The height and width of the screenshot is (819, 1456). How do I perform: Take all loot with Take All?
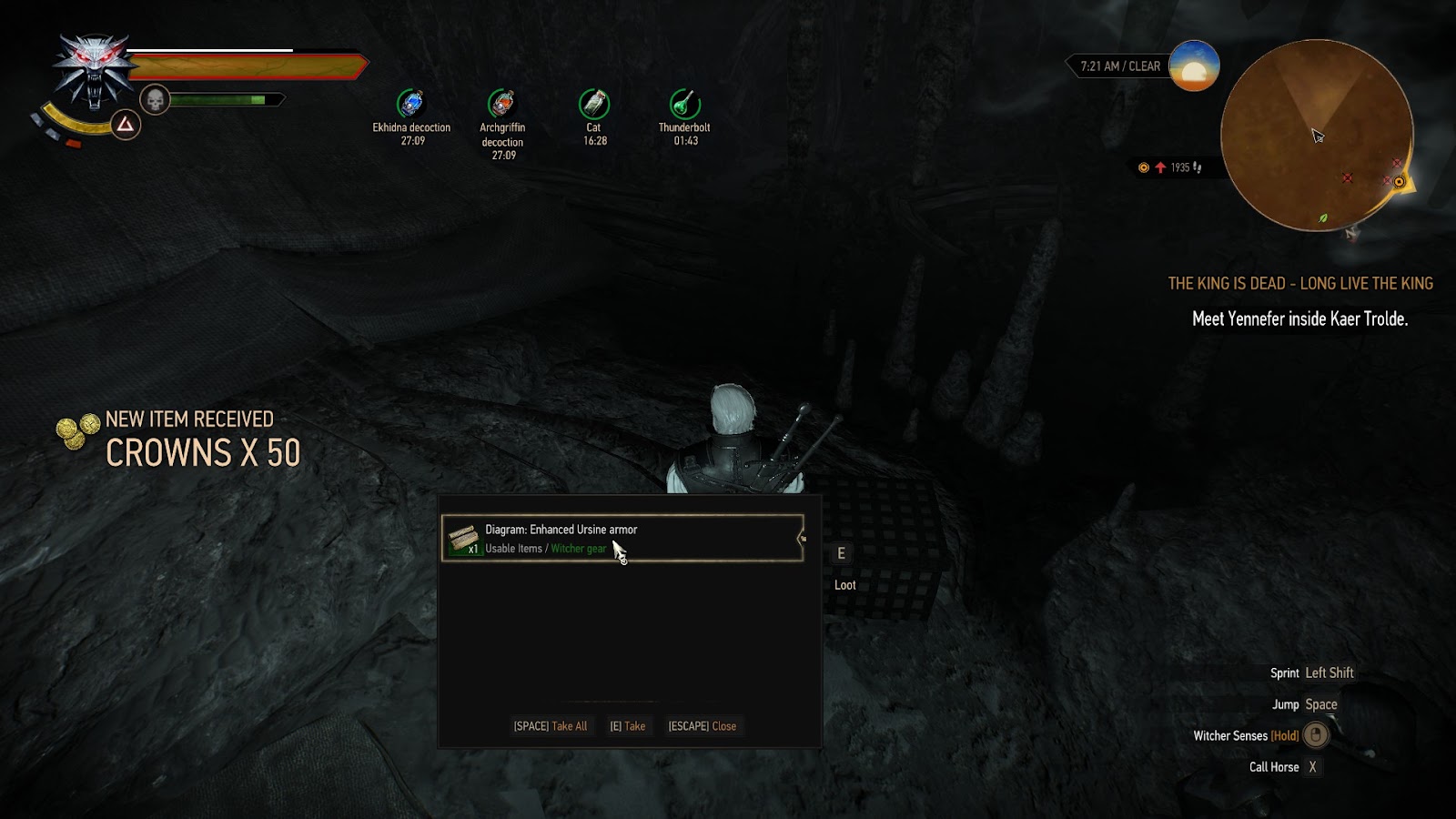click(x=551, y=726)
